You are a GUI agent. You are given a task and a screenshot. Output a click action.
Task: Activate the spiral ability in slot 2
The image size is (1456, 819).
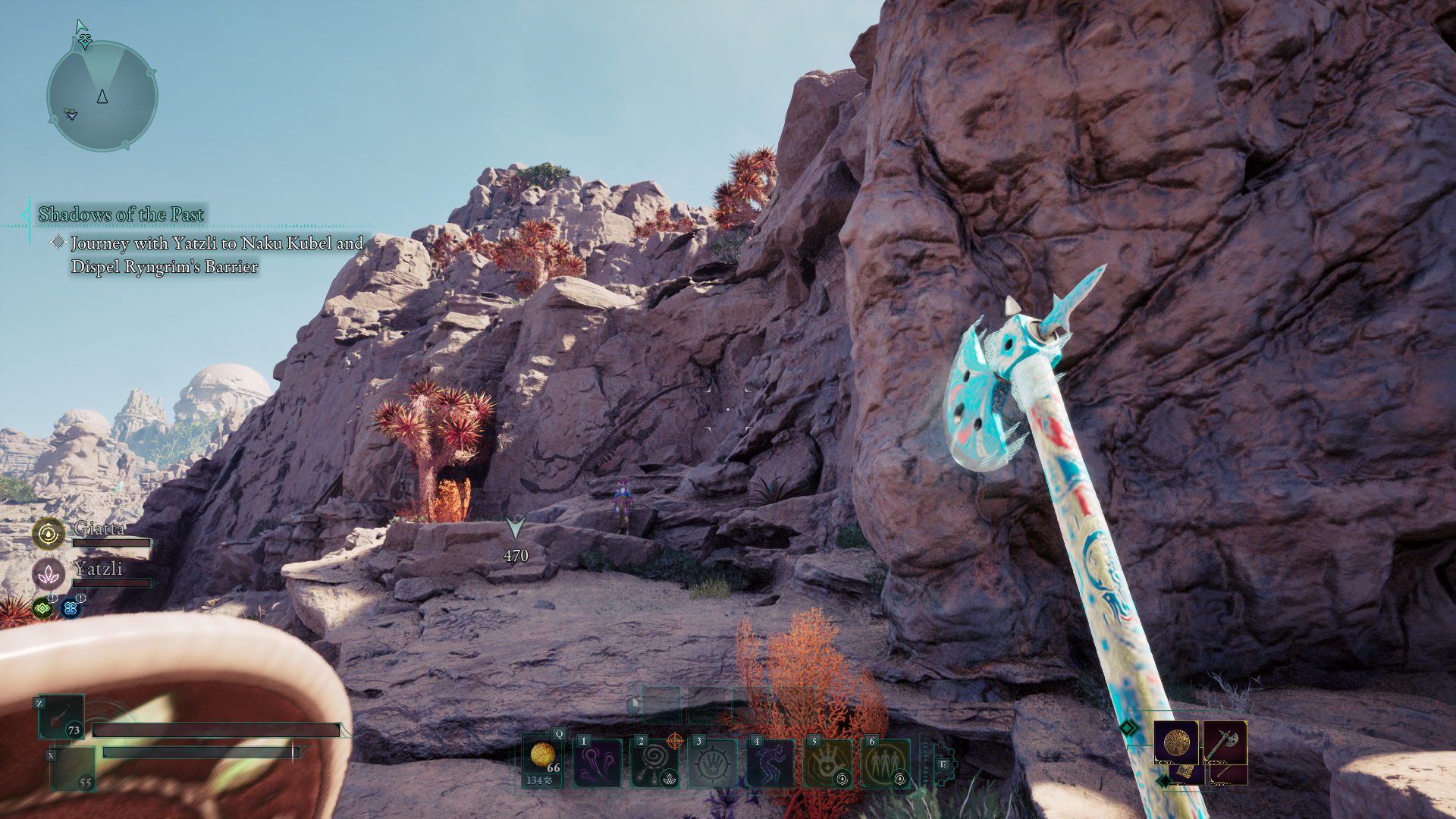tap(655, 763)
